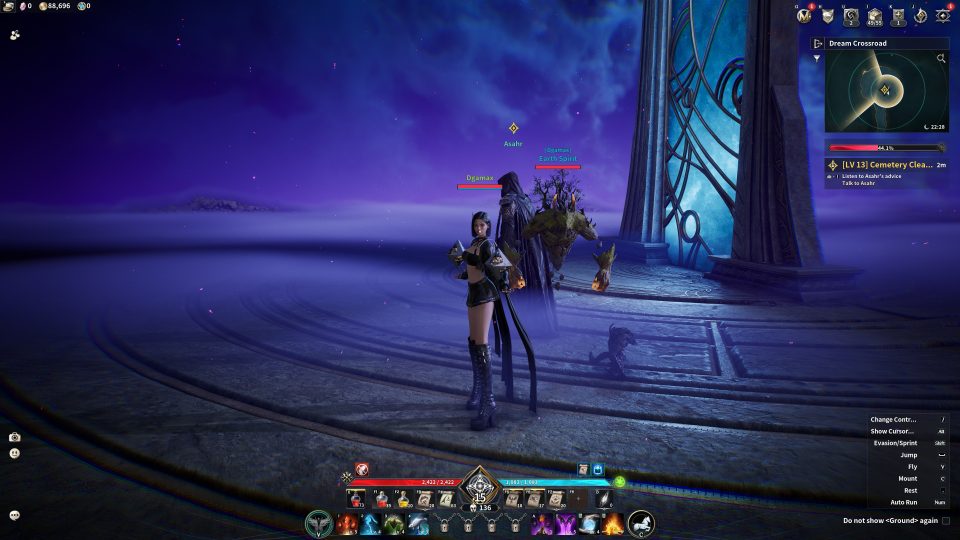Use the red health potion in first slot
This screenshot has height=540, width=960.
coord(357,499)
